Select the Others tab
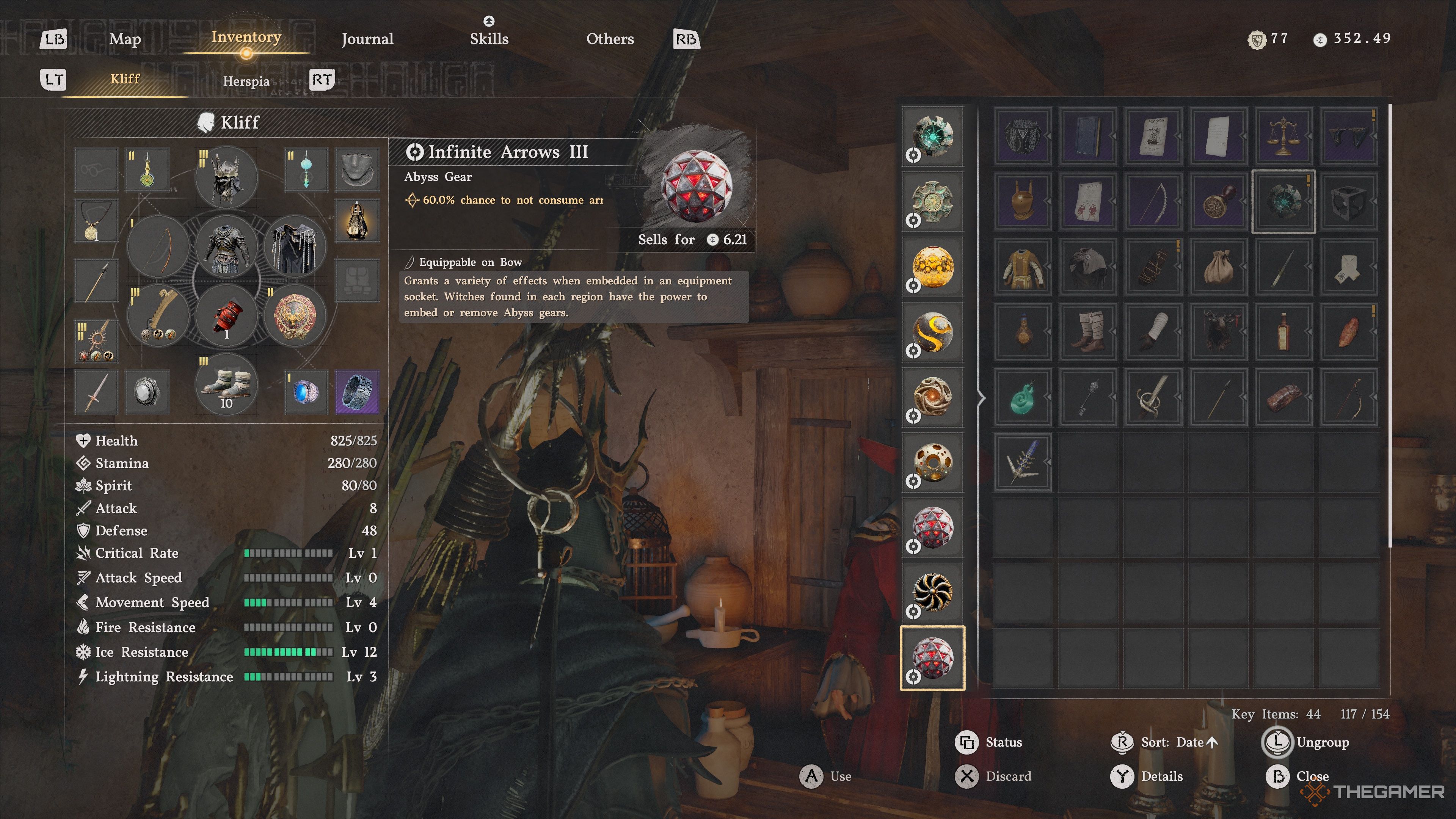This screenshot has width=1456, height=819. pos(610,39)
